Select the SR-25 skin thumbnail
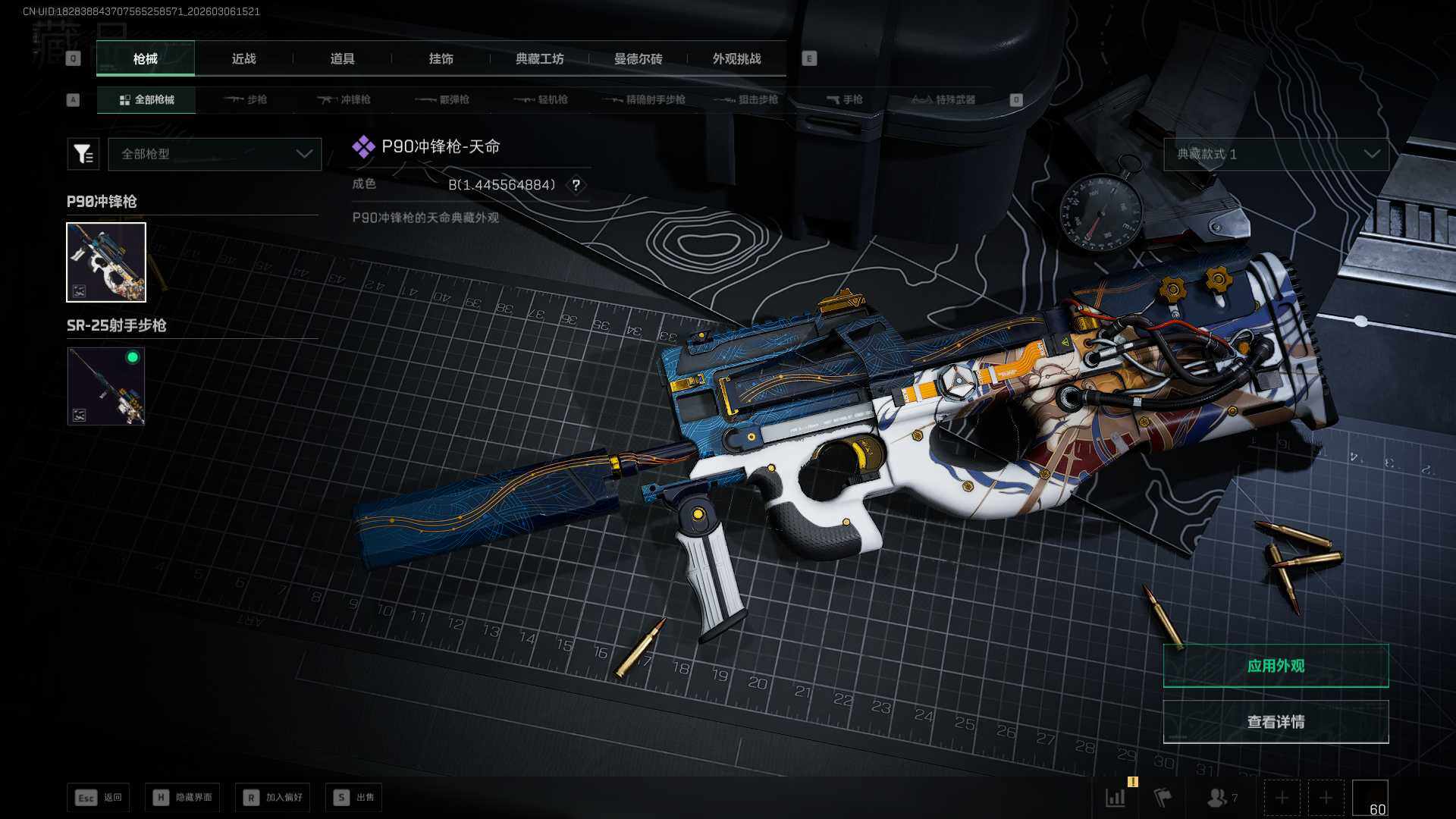This screenshot has height=819, width=1456. 106,386
